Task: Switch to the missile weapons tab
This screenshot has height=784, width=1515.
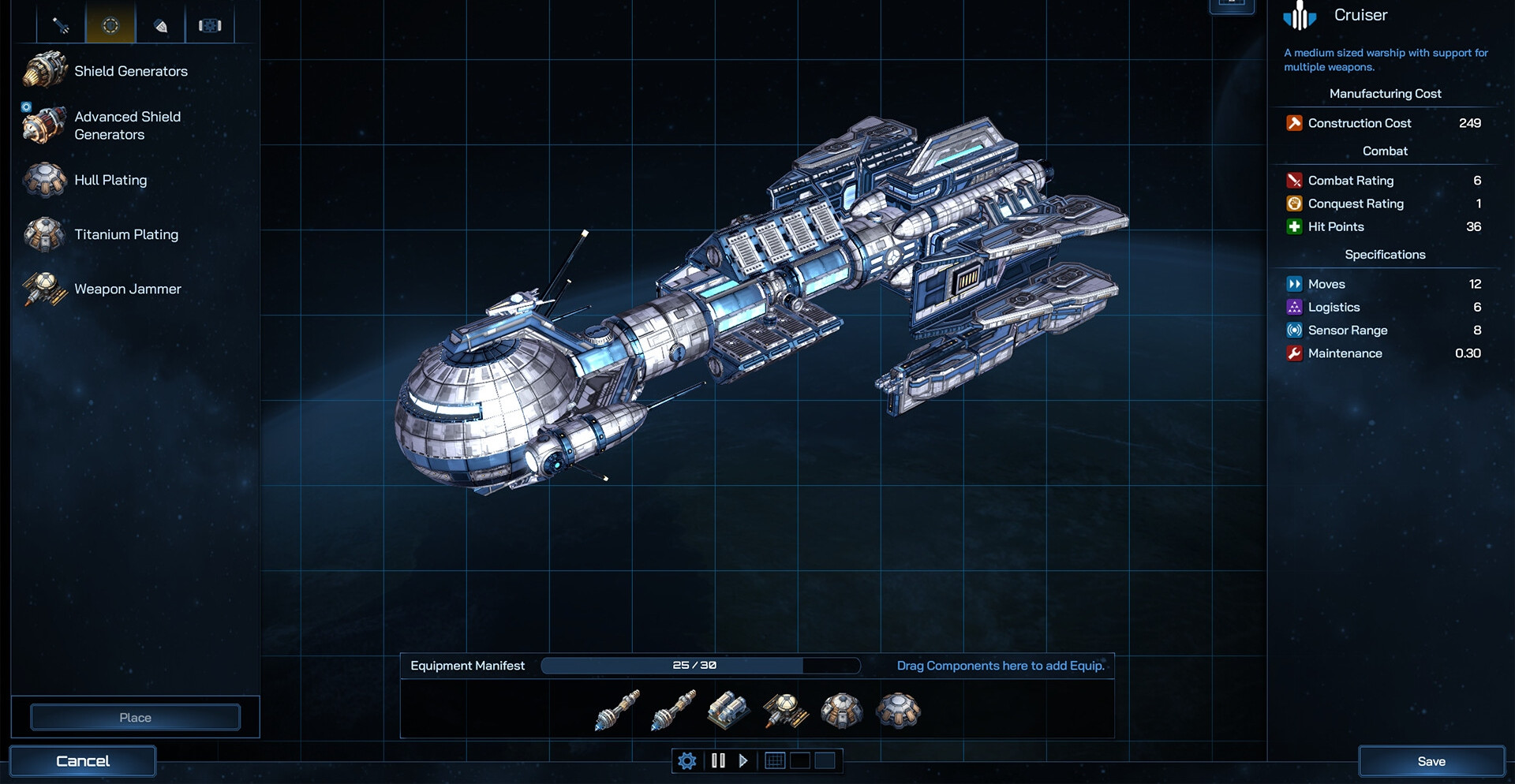Action: pos(61,25)
